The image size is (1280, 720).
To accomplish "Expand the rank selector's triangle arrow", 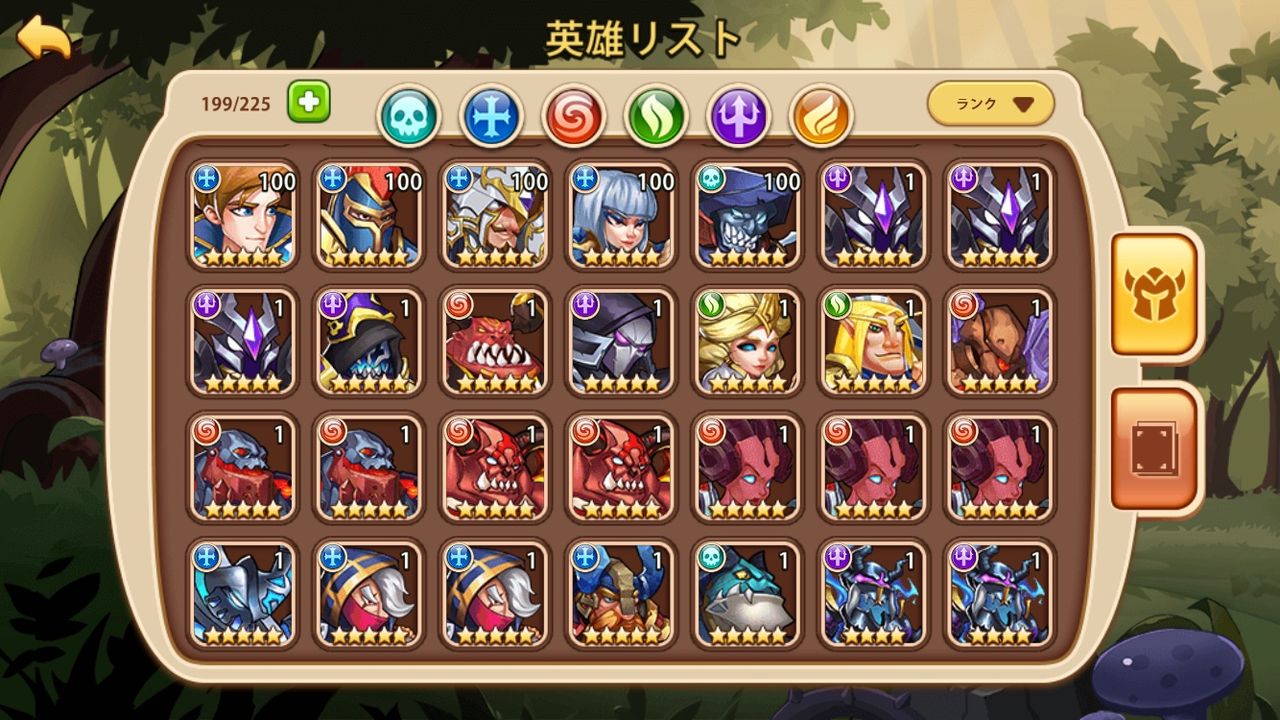I will point(1022,102).
